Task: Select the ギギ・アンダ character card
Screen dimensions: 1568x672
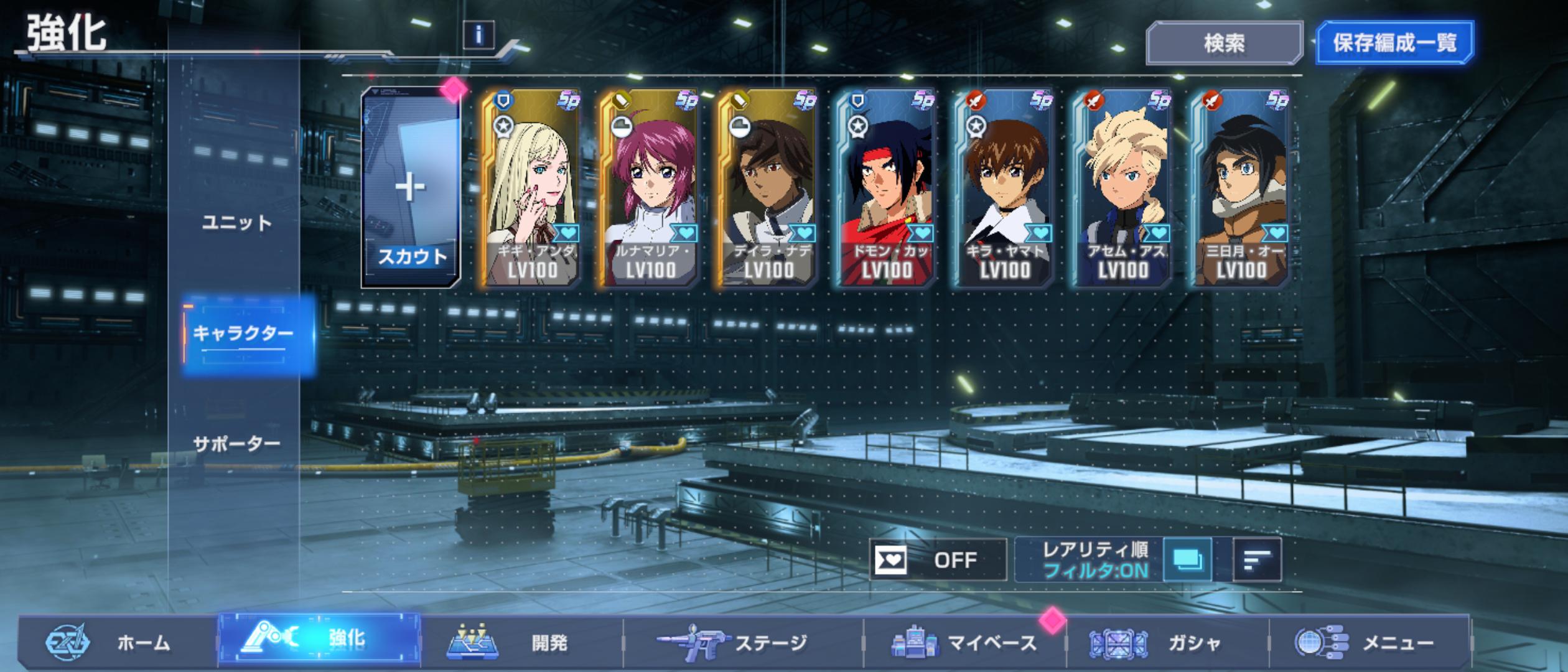Action: [x=531, y=188]
